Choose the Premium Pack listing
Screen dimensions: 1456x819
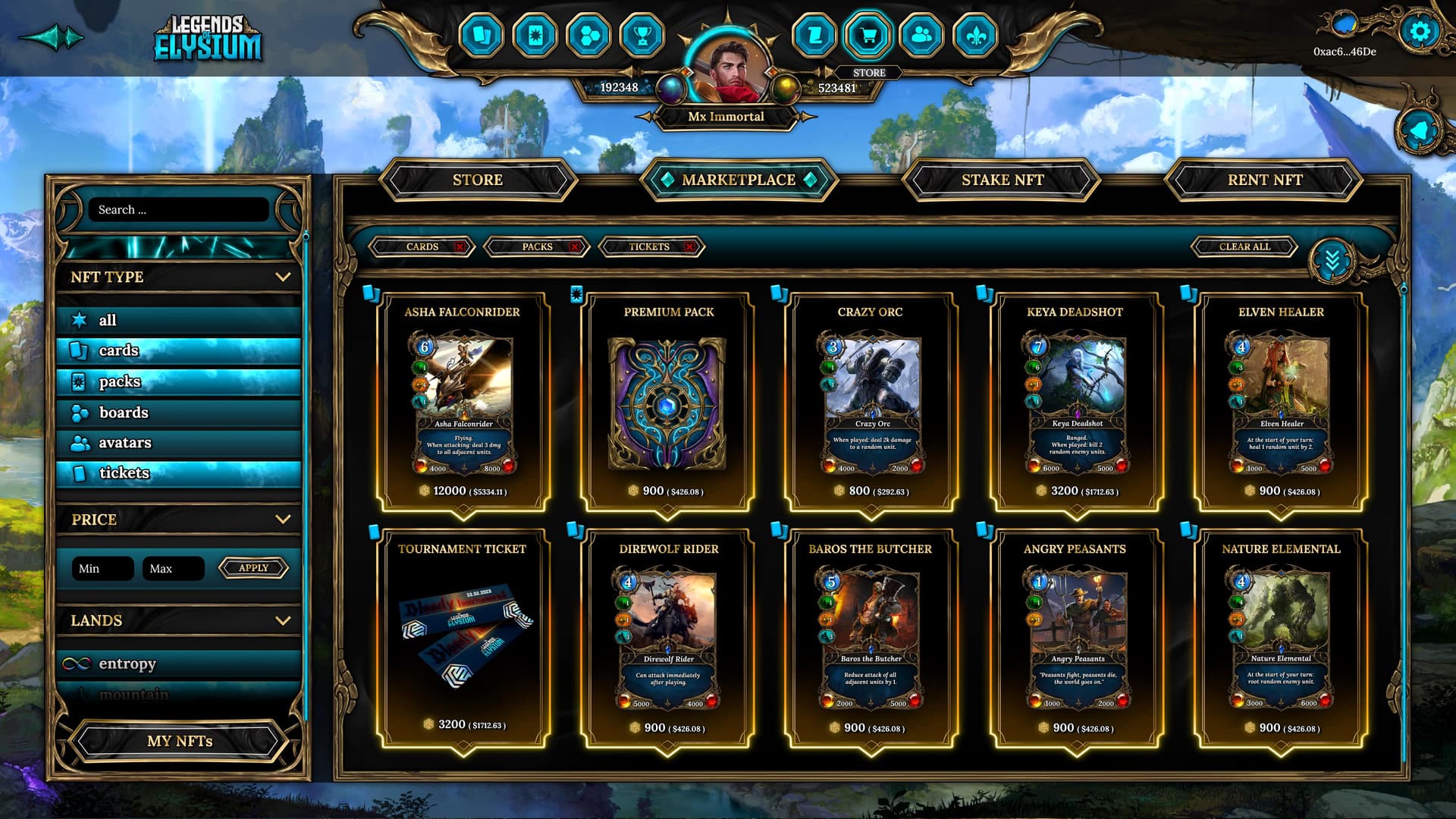668,402
